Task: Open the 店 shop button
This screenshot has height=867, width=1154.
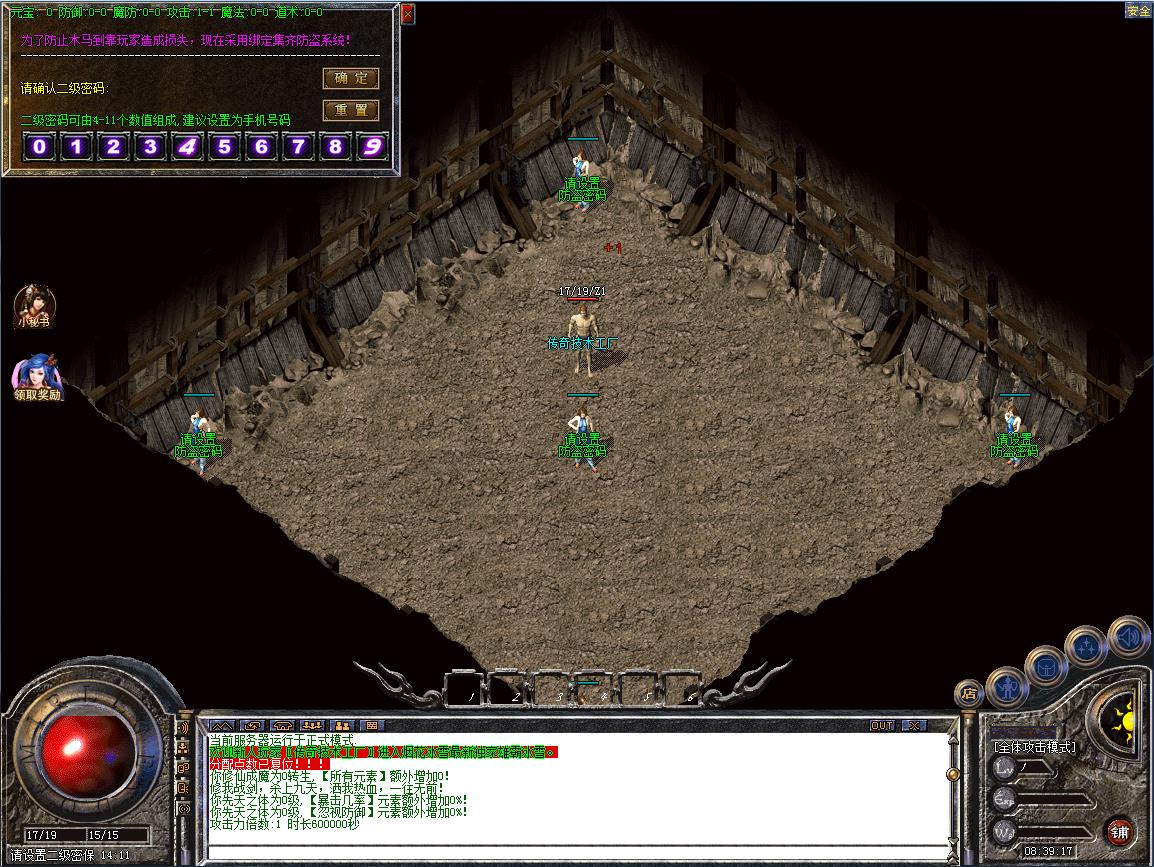Action: (x=968, y=692)
